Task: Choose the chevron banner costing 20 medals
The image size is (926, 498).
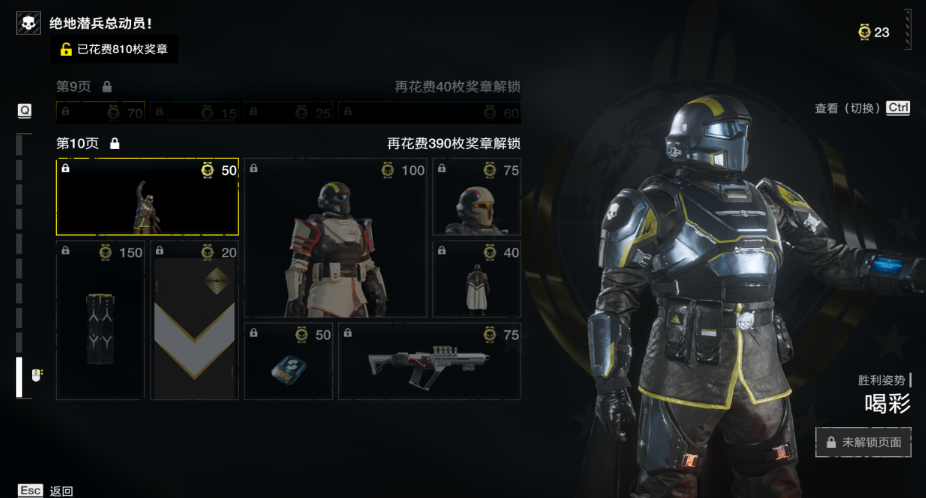Action: 194,320
